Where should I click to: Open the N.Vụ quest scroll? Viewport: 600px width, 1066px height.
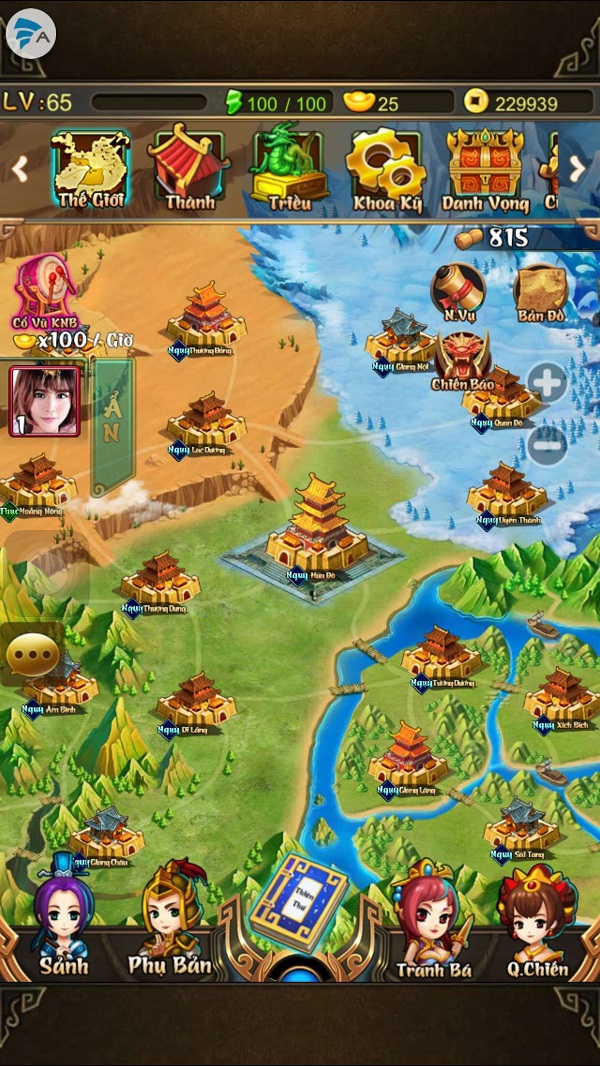(457, 291)
